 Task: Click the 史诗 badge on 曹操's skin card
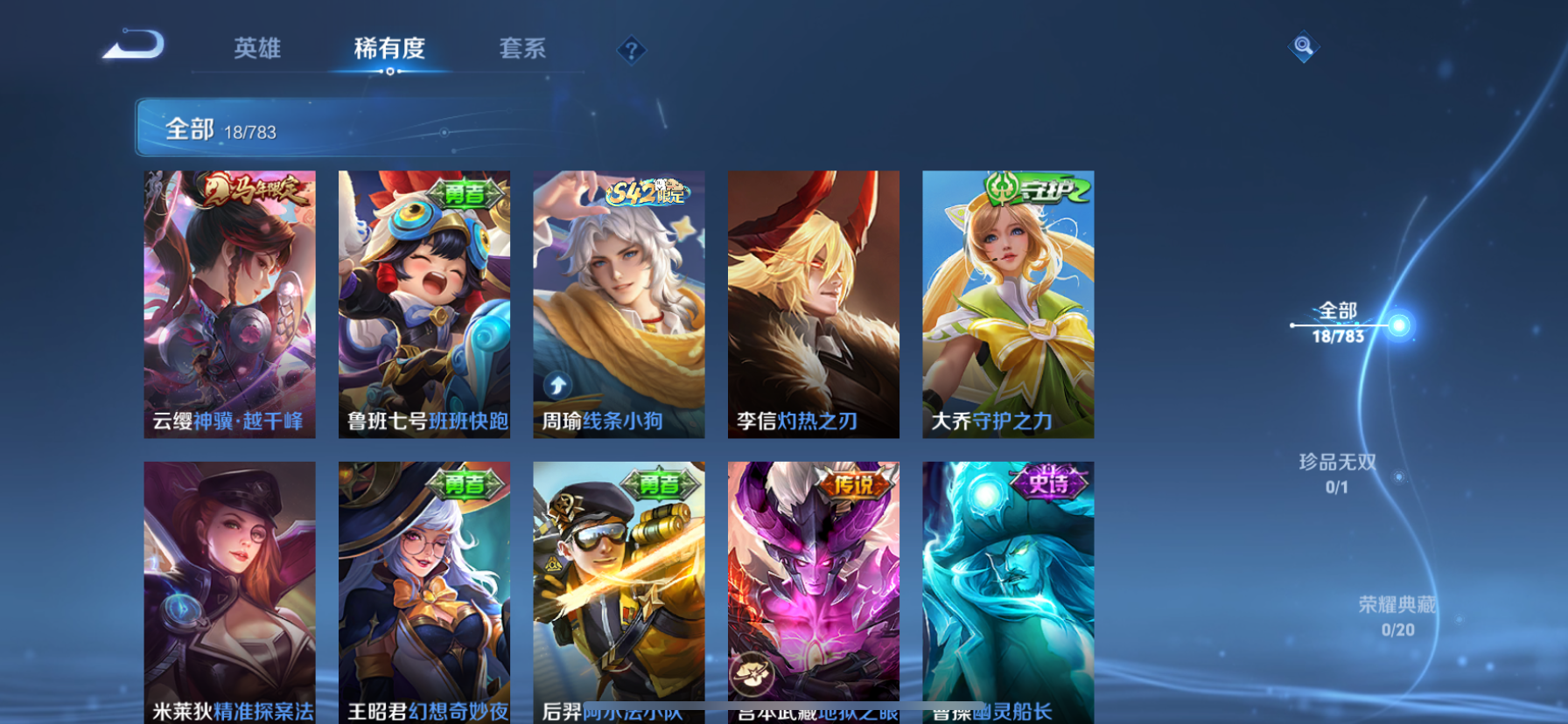click(x=1049, y=484)
